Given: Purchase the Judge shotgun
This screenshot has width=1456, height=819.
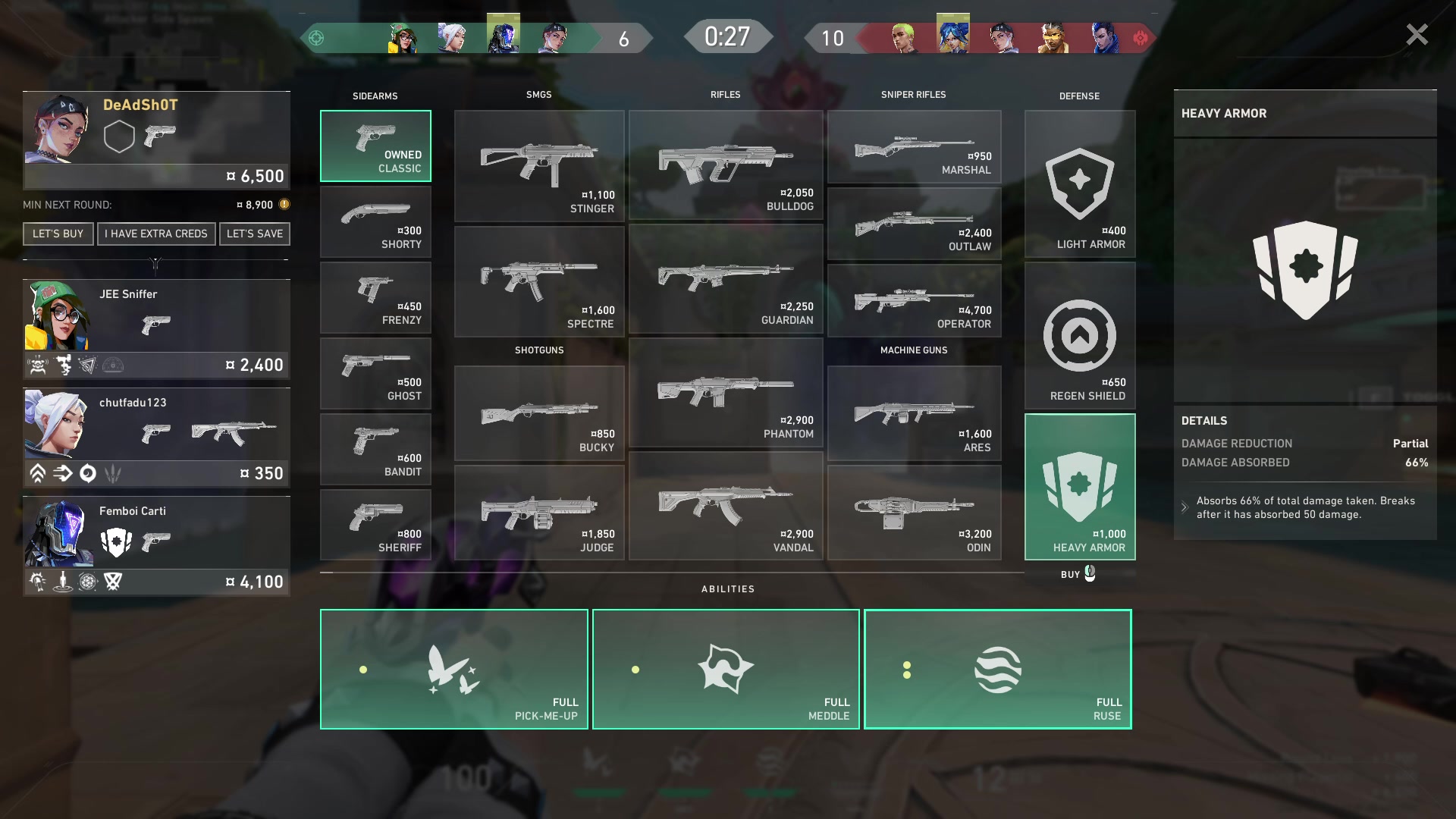Looking at the screenshot, I should click(x=539, y=513).
